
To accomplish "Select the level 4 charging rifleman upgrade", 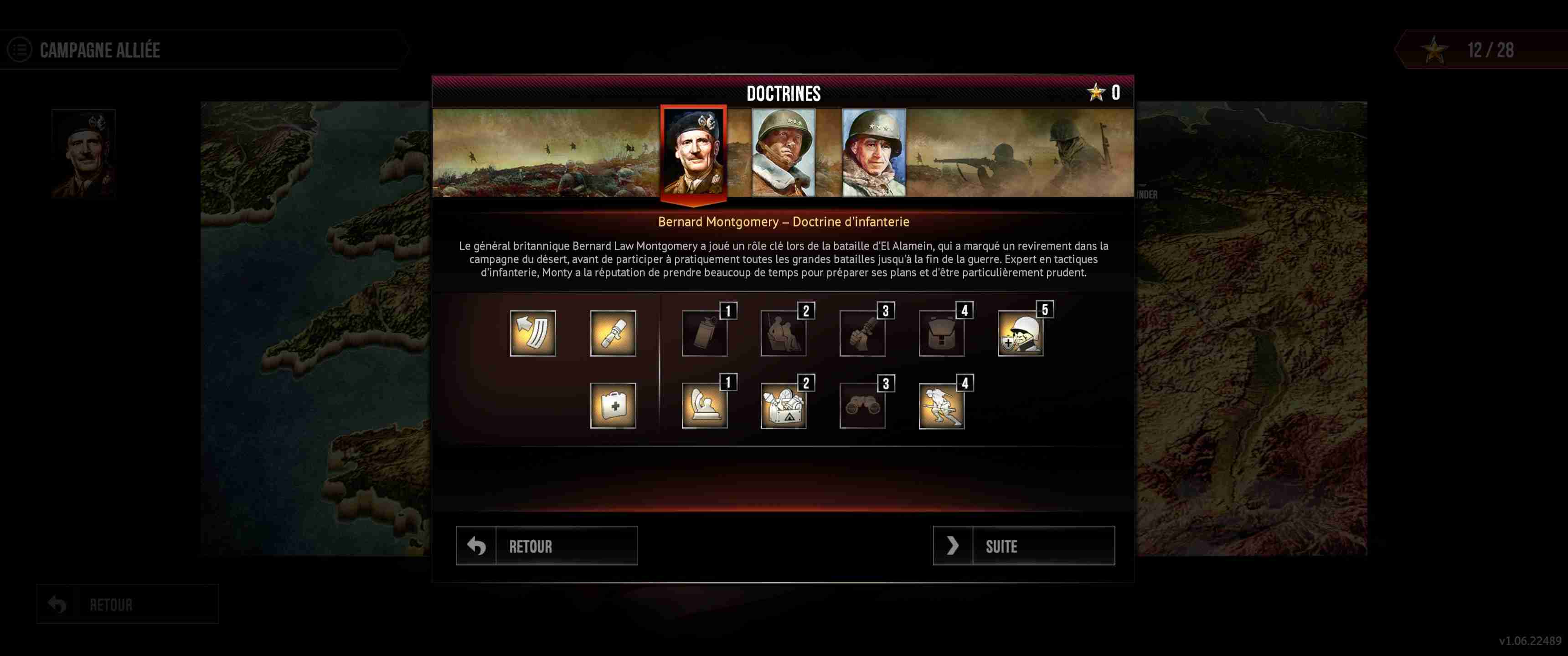I will [942, 405].
